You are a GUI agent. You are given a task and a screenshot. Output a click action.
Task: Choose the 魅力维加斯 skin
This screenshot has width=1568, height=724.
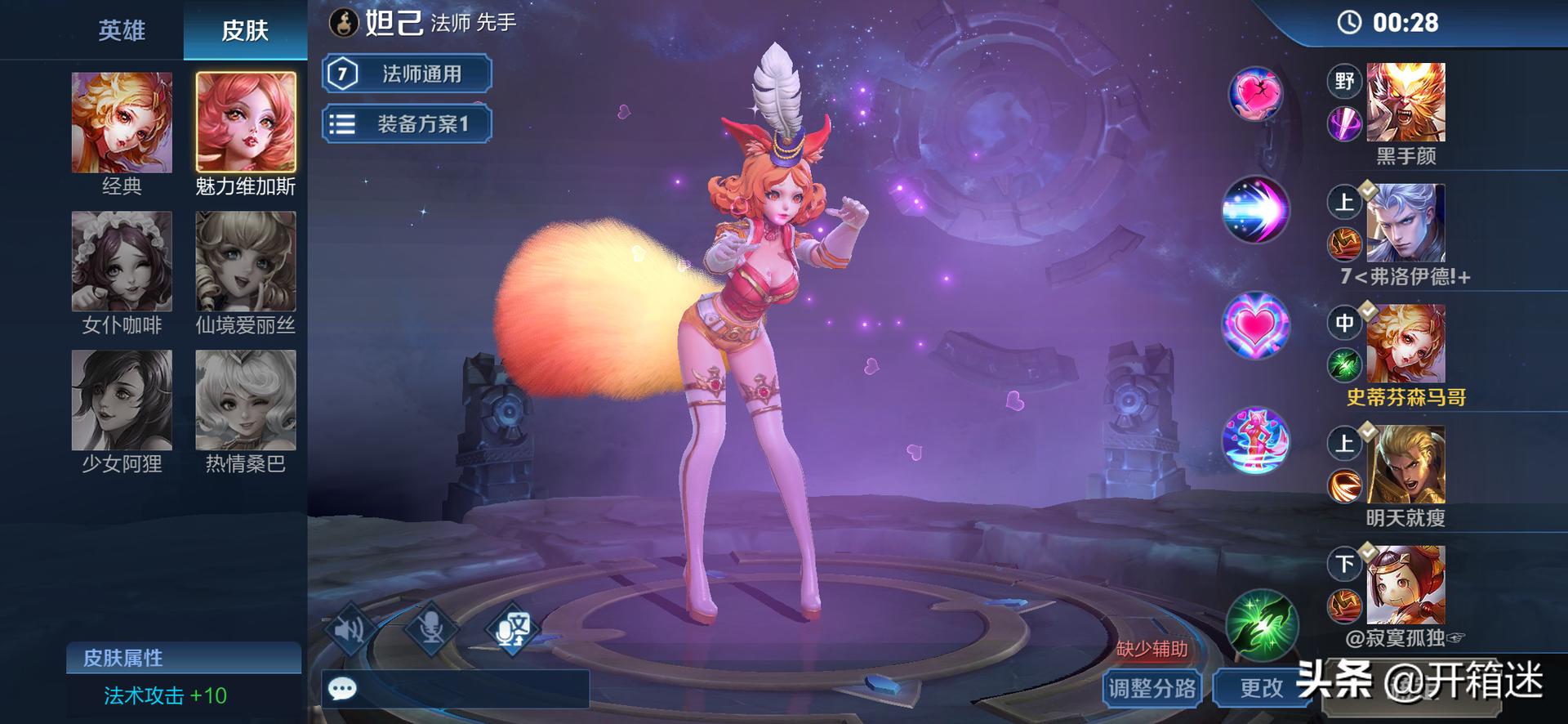tap(246, 123)
